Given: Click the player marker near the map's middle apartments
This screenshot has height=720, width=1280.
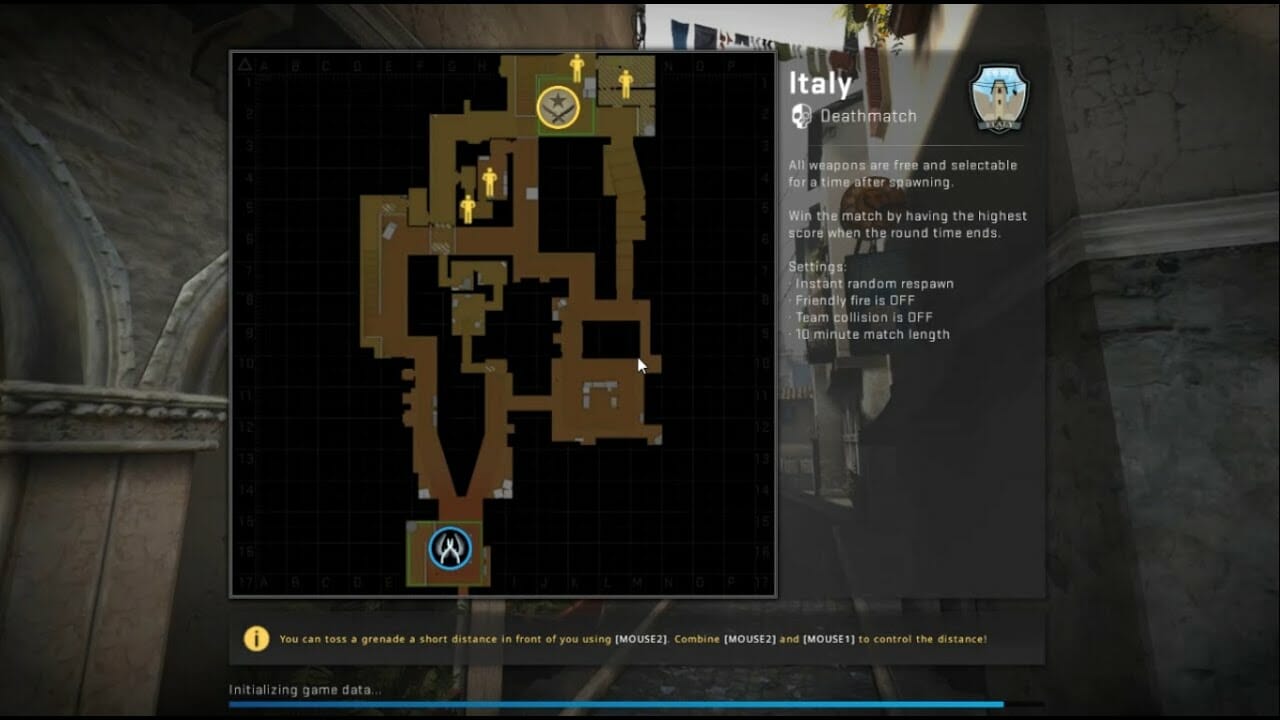Looking at the screenshot, I should pyautogui.click(x=488, y=183).
